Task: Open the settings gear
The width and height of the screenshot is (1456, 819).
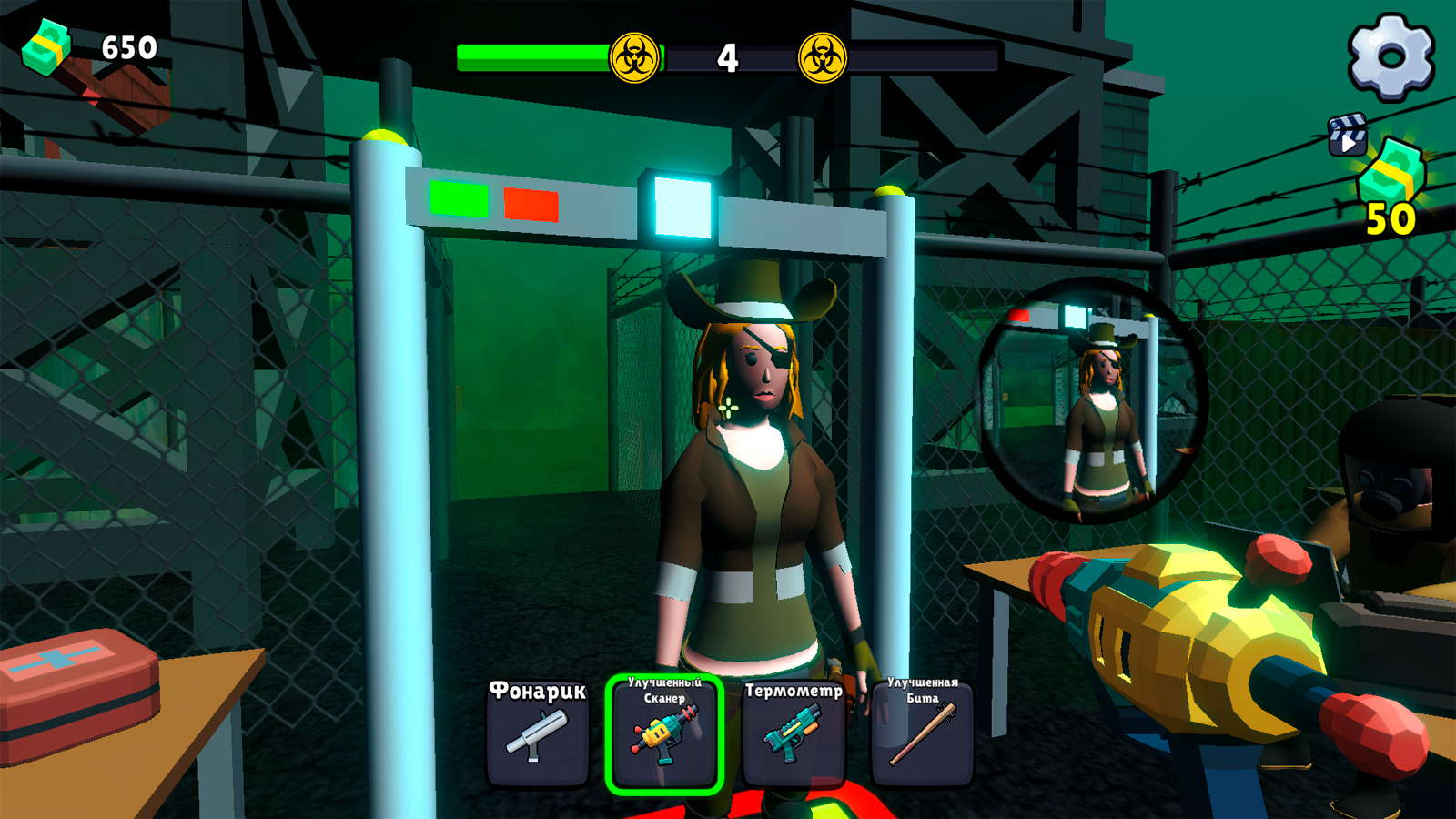Action: (x=1386, y=56)
